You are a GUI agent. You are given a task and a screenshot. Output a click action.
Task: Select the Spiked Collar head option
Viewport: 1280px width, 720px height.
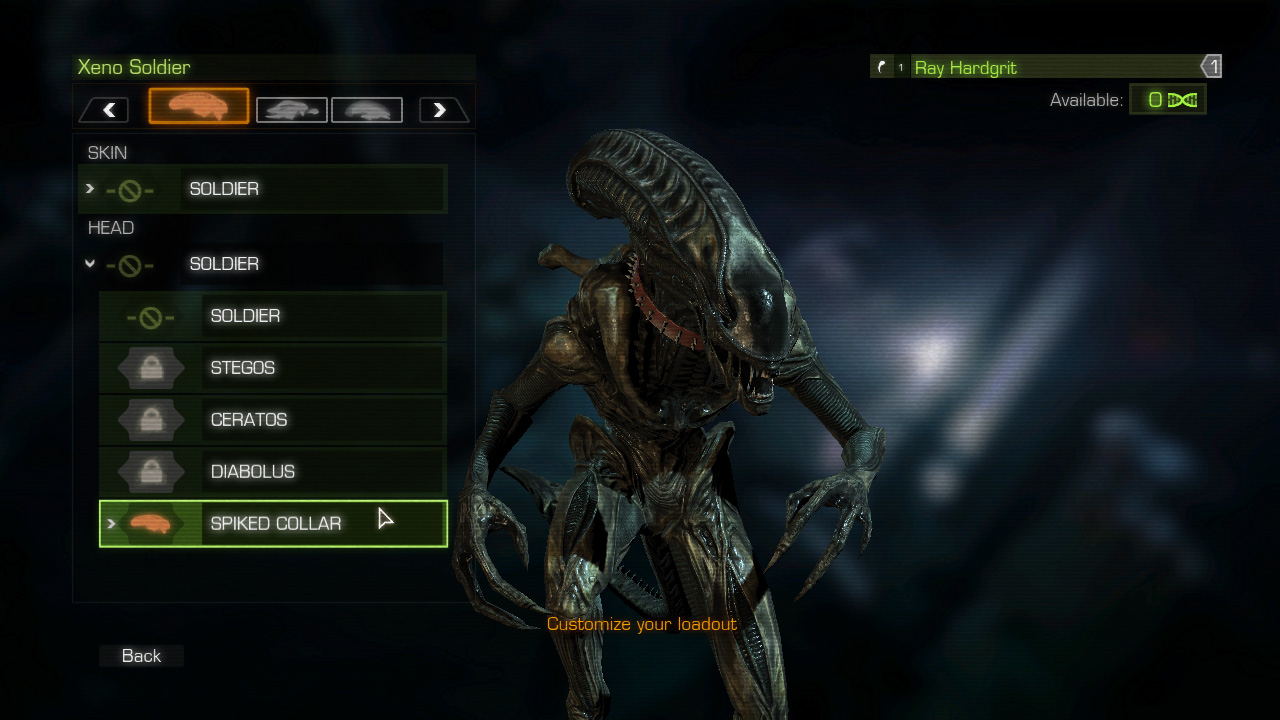click(x=274, y=524)
